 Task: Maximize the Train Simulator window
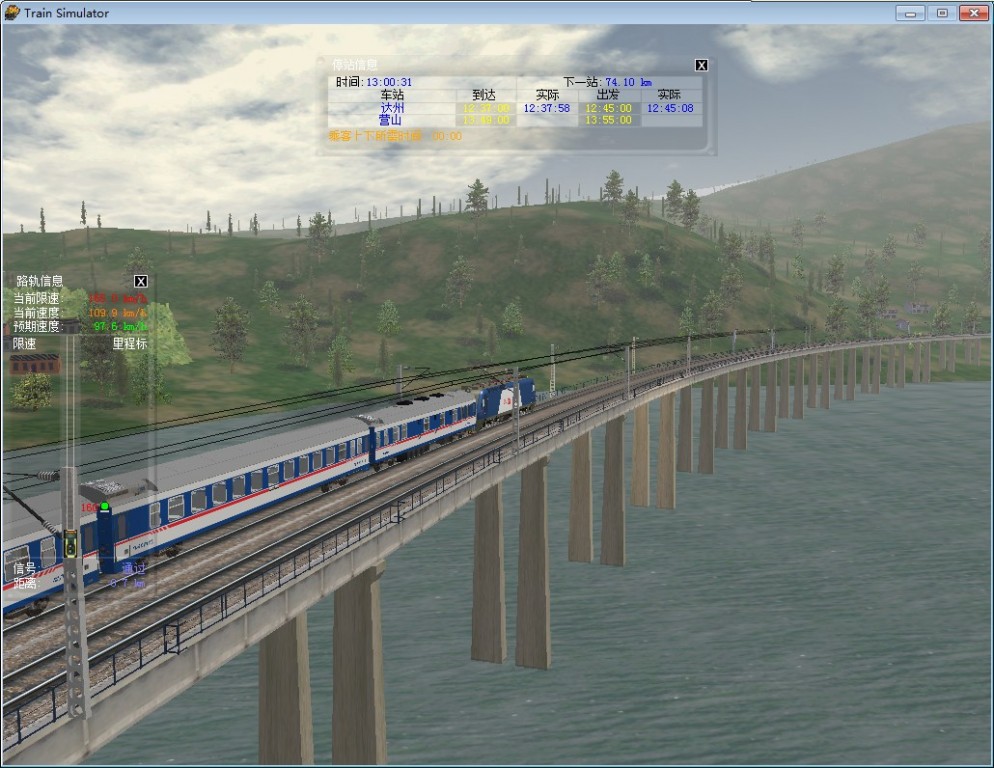[941, 13]
